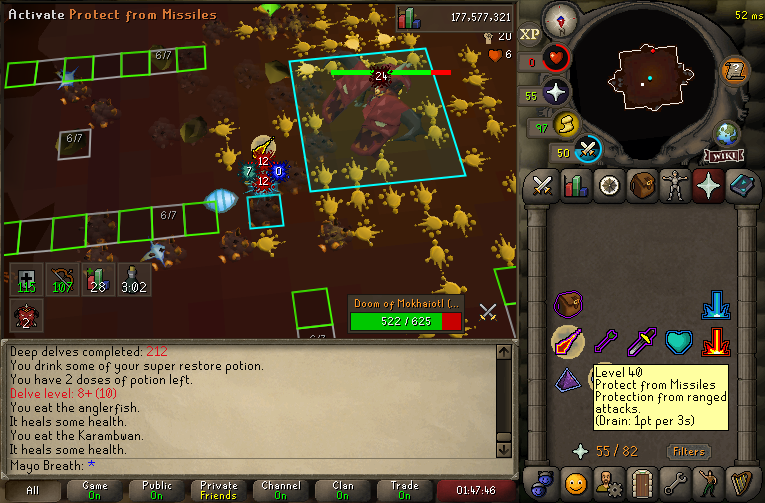Show the Worn Equipment tab
The width and height of the screenshot is (765, 503).
tap(674, 186)
